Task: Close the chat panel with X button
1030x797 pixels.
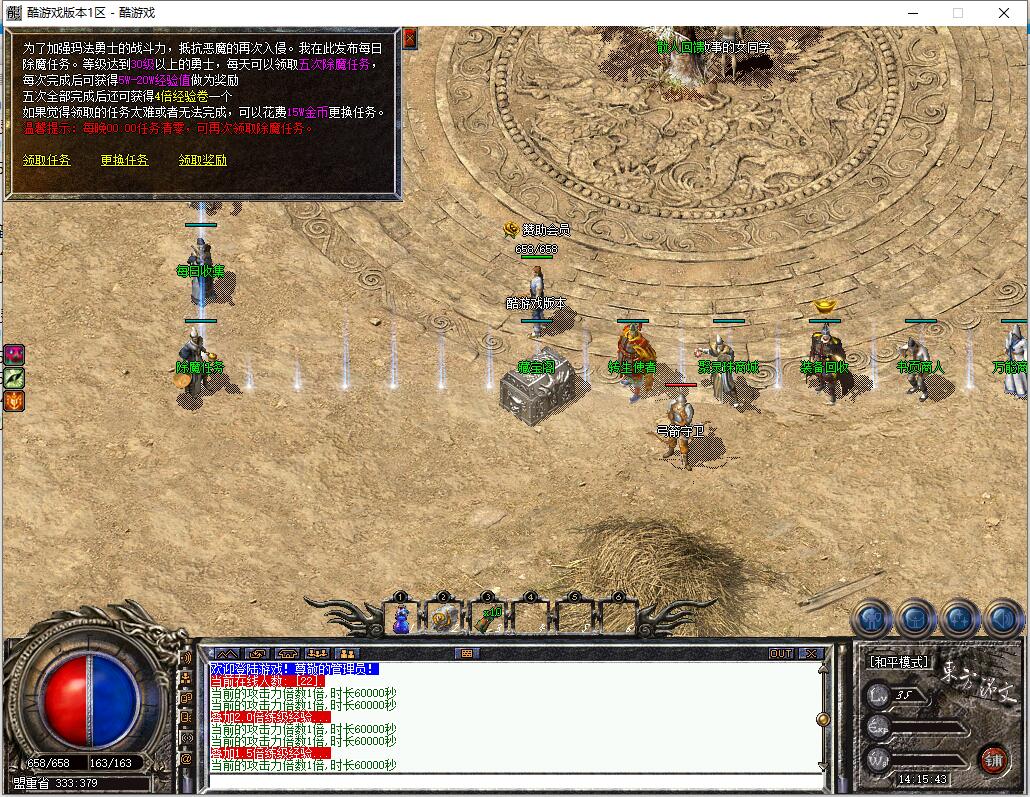Action: tap(810, 654)
